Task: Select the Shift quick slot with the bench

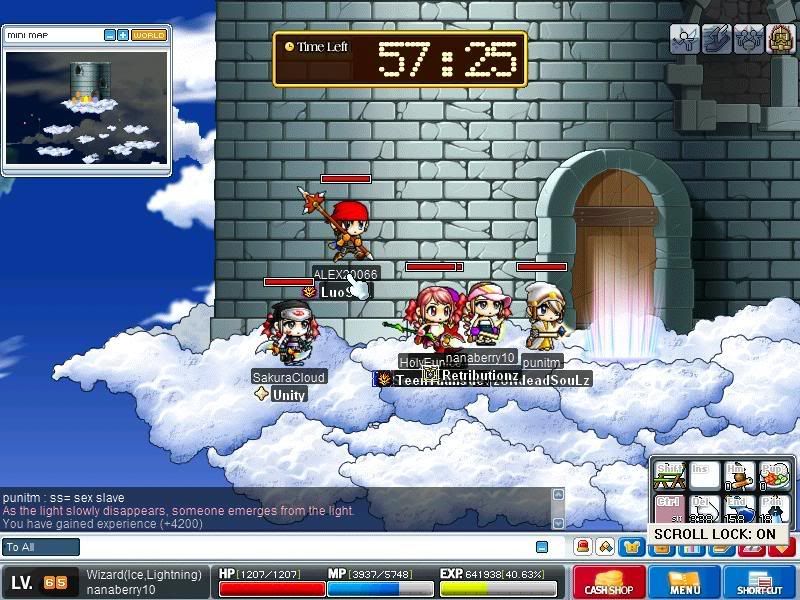Action: click(669, 474)
